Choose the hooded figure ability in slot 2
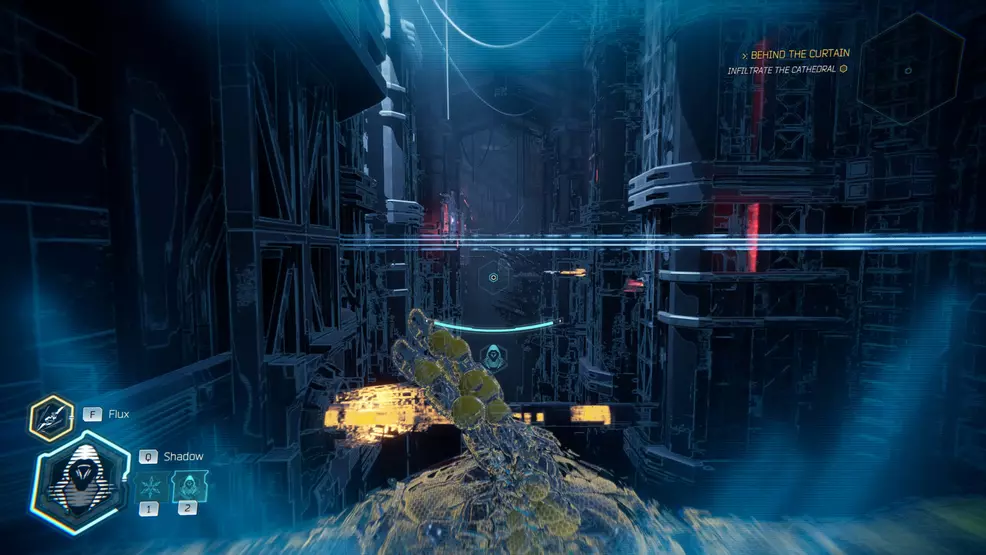This screenshot has height=555, width=986. click(186, 487)
